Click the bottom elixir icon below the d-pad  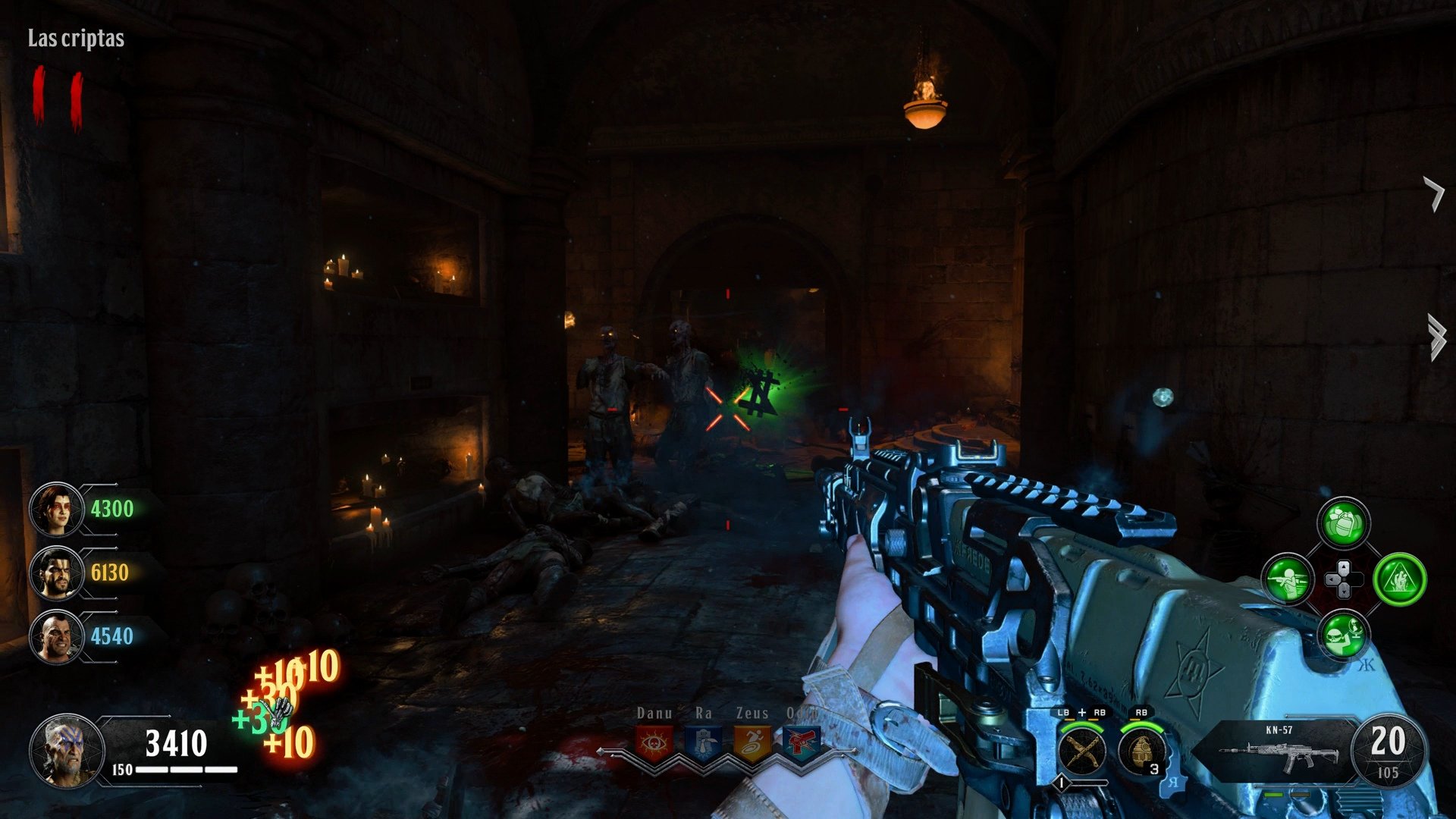[x=1342, y=633]
